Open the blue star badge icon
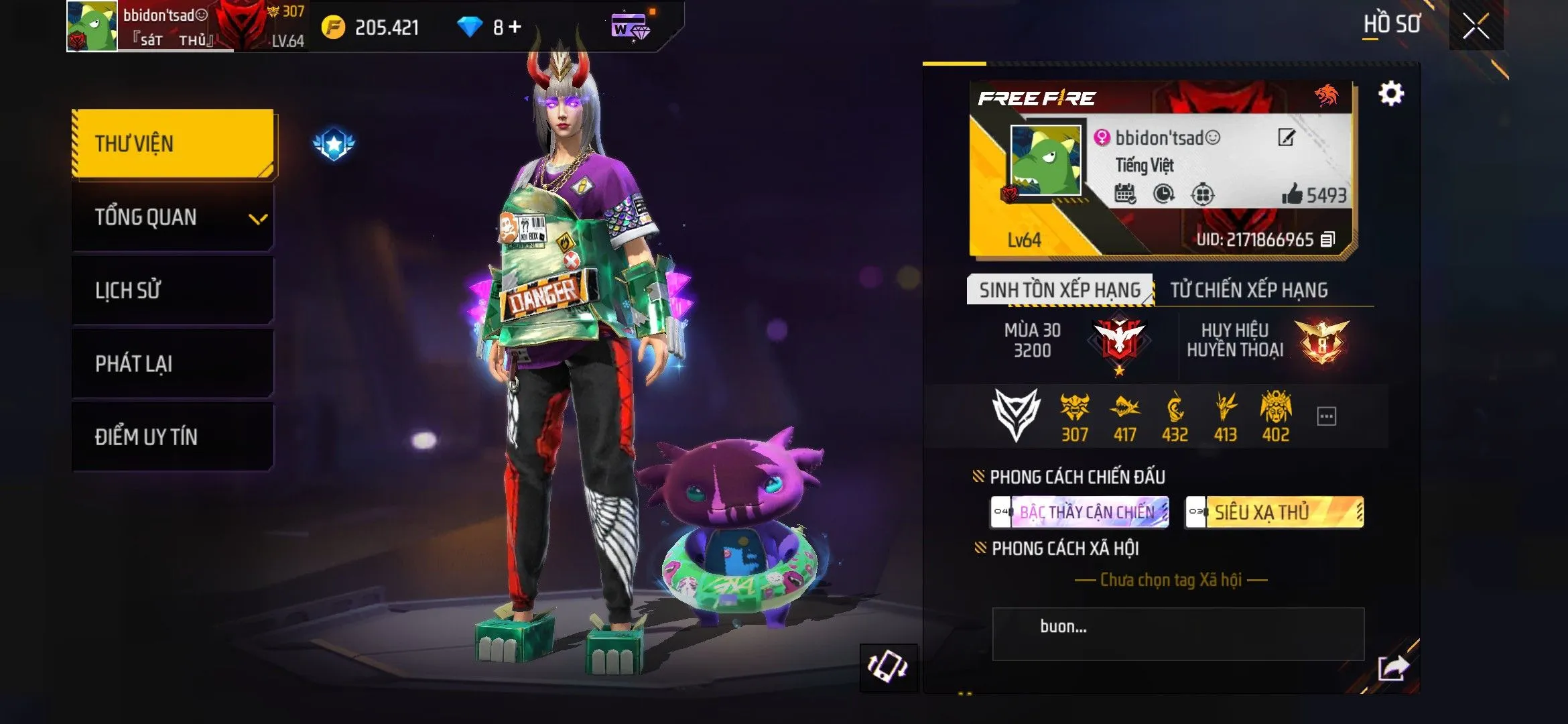 [334, 143]
